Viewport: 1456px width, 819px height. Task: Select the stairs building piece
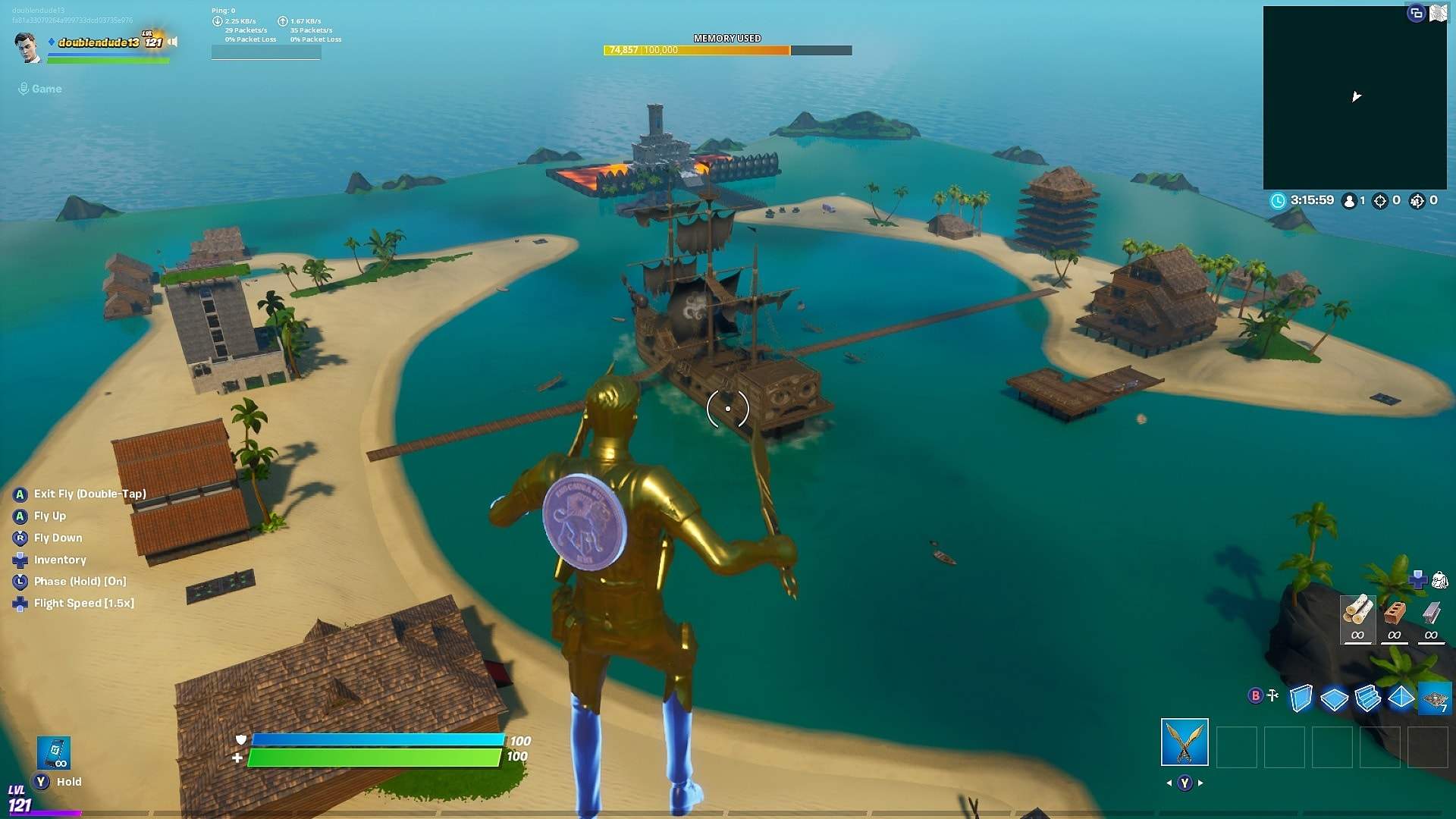[x=1367, y=698]
